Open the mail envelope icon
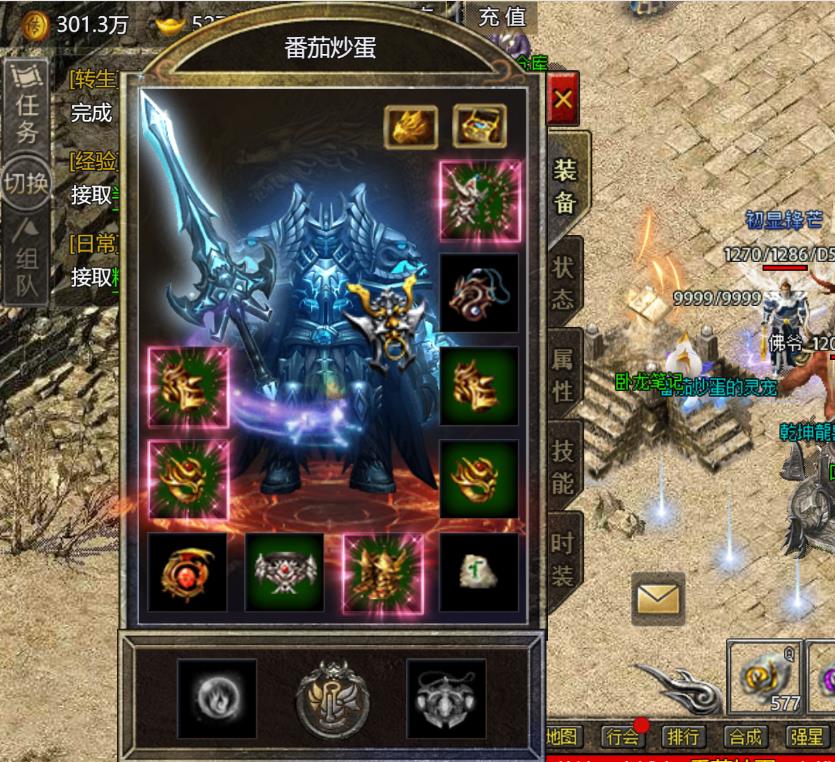Viewport: 835px width, 762px height. (x=657, y=600)
